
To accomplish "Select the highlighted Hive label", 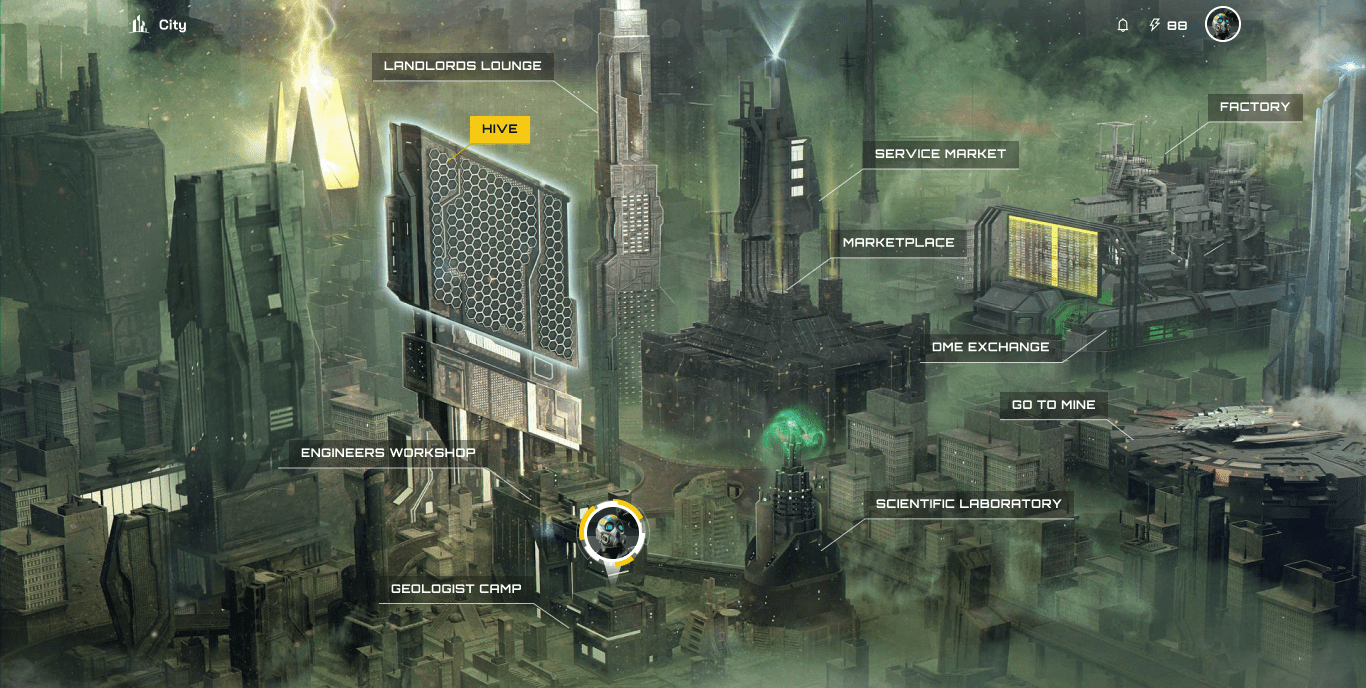I will click(x=499, y=129).
